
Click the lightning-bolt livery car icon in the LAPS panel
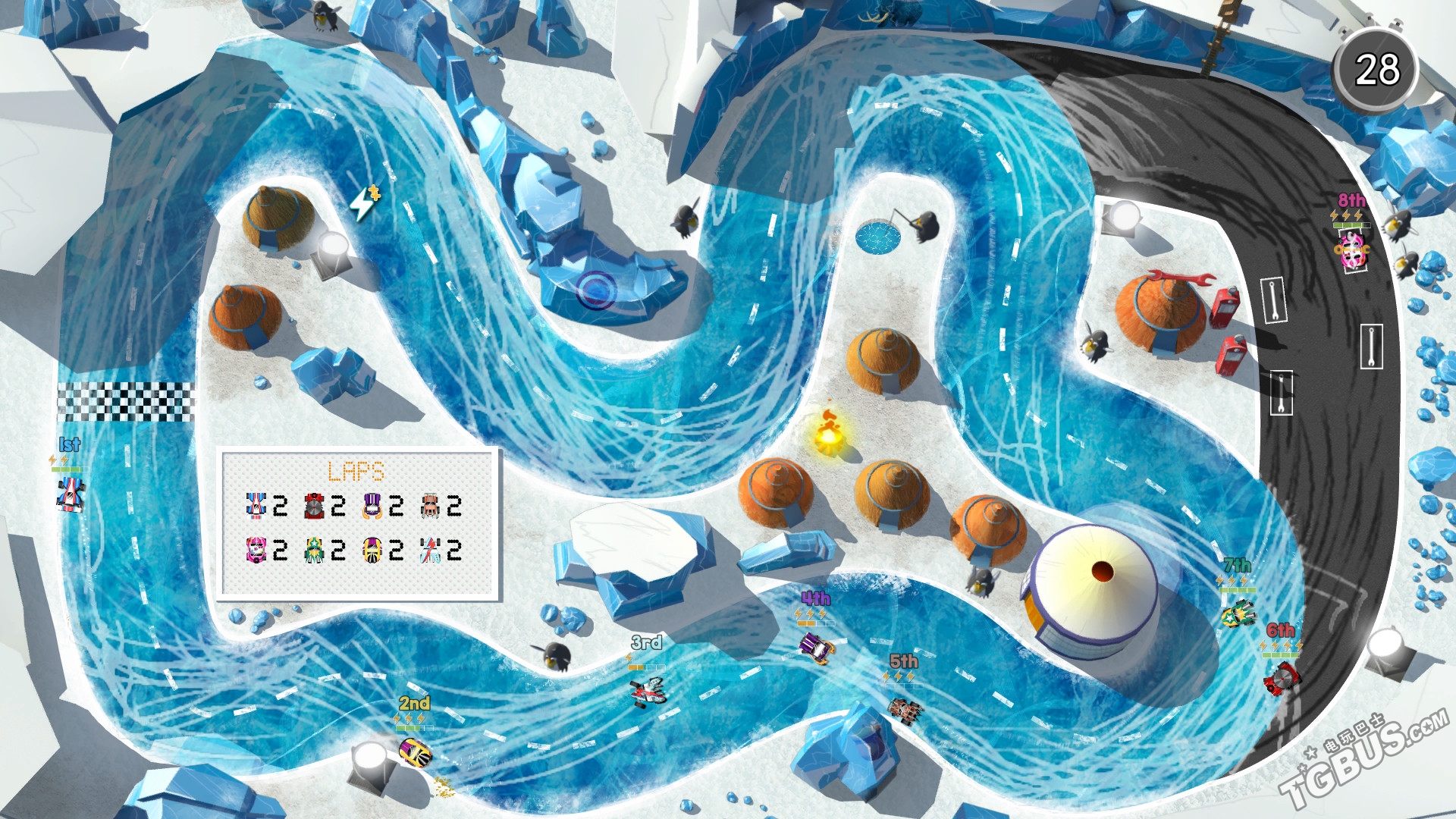430,551
